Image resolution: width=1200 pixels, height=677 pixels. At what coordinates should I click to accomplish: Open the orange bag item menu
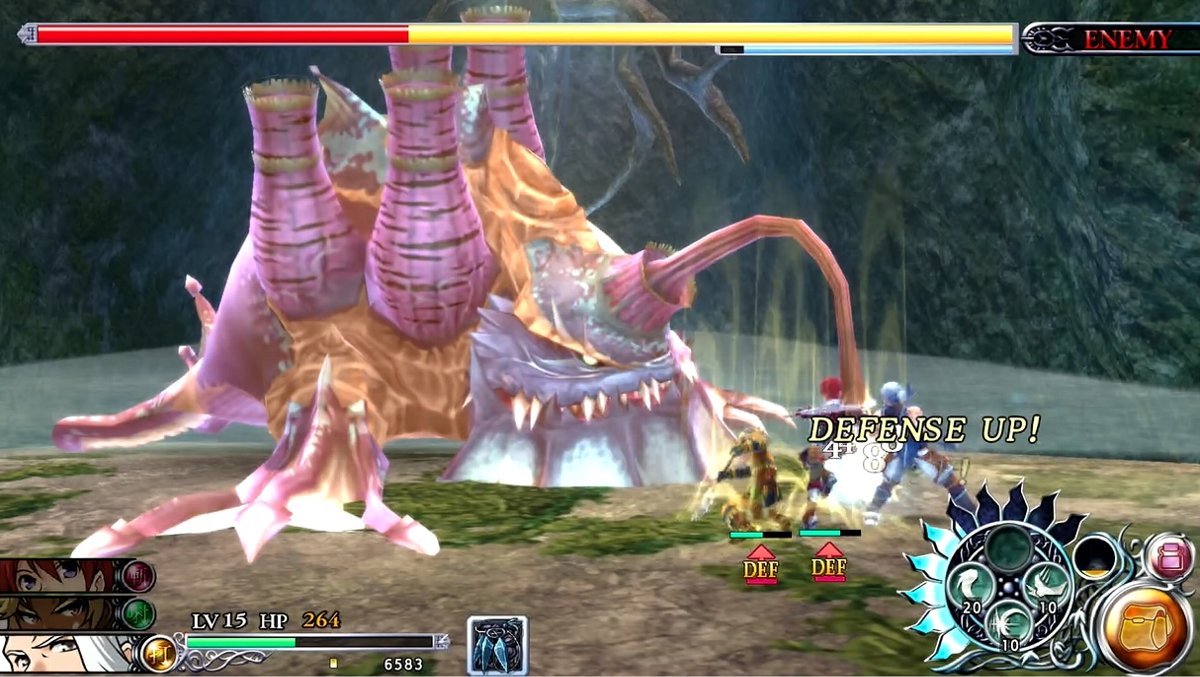(1145, 626)
